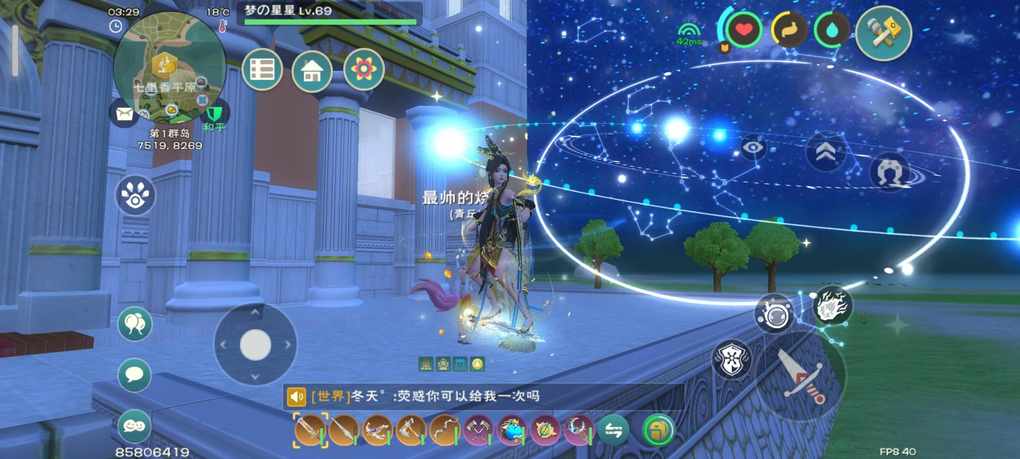The height and width of the screenshot is (459, 1020).
Task: Select the highlighted first hotbar weapon
Action: tap(311, 430)
